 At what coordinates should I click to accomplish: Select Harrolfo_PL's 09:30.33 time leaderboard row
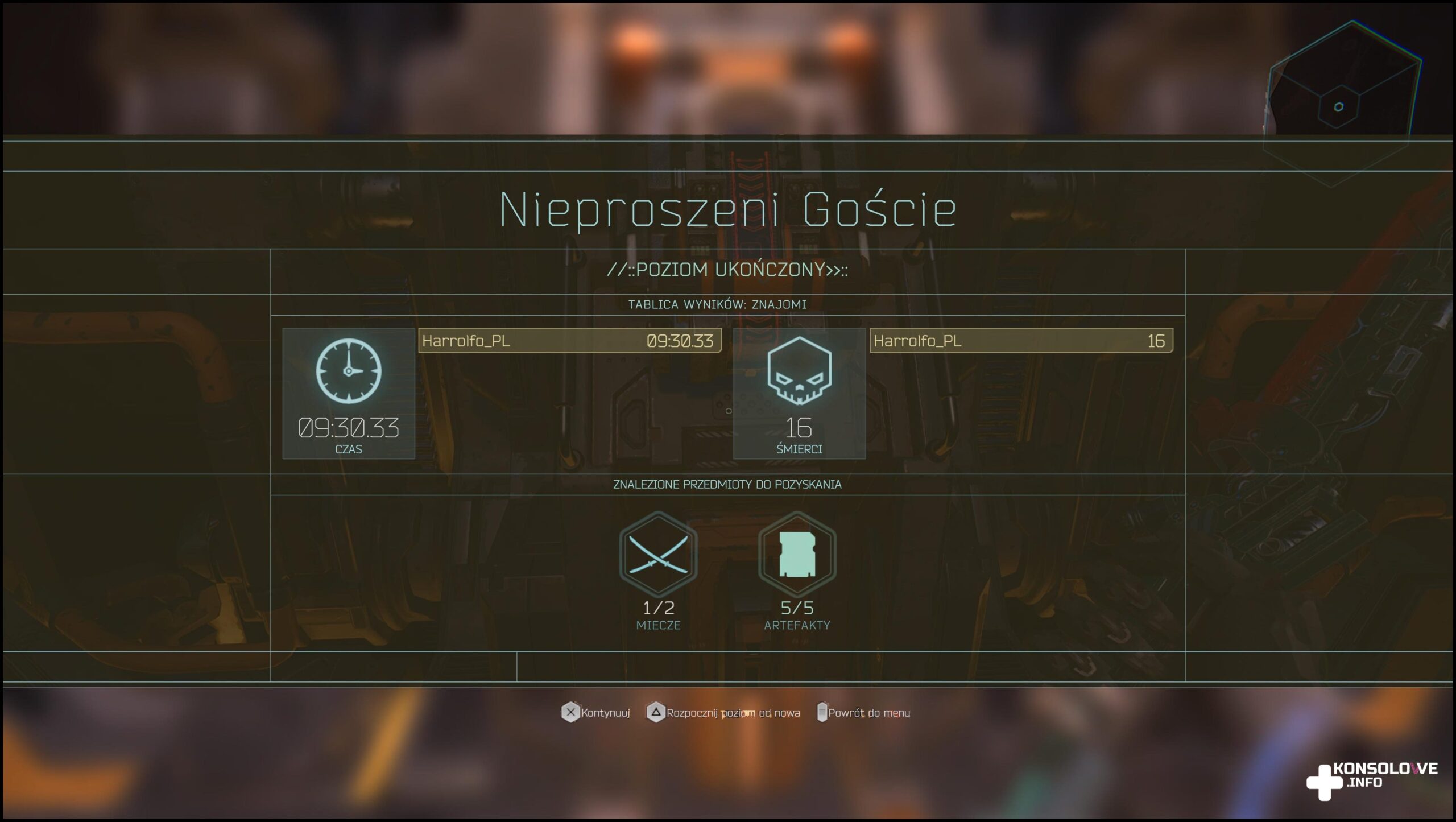click(569, 341)
